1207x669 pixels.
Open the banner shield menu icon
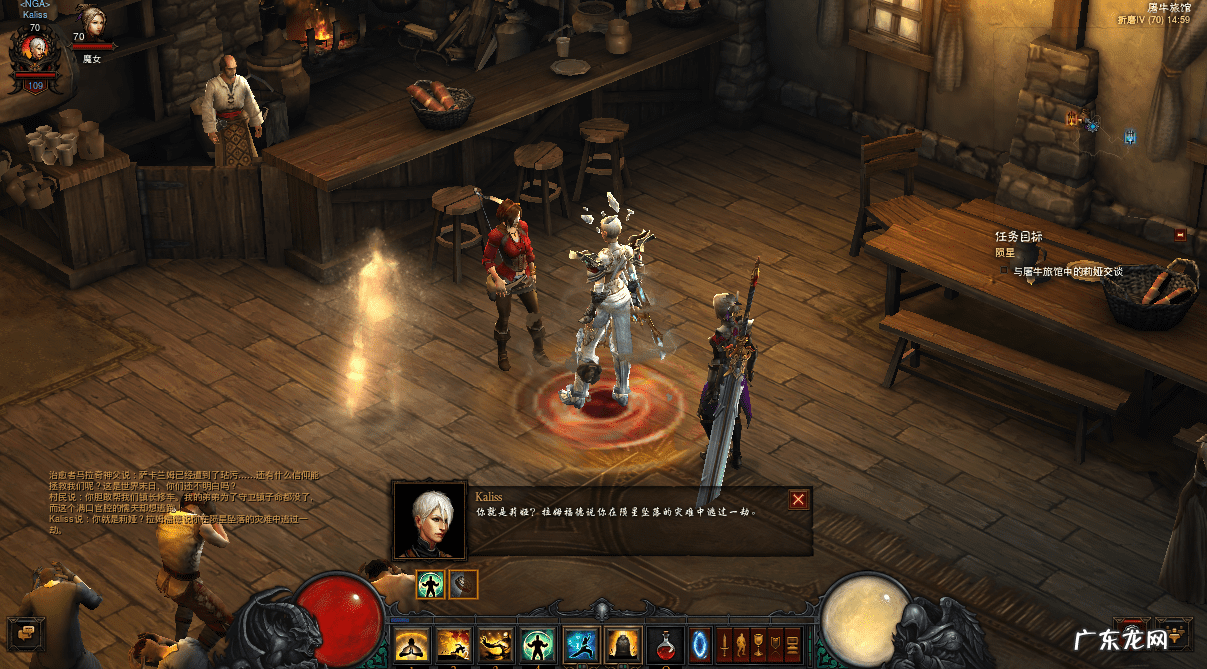pos(775,643)
